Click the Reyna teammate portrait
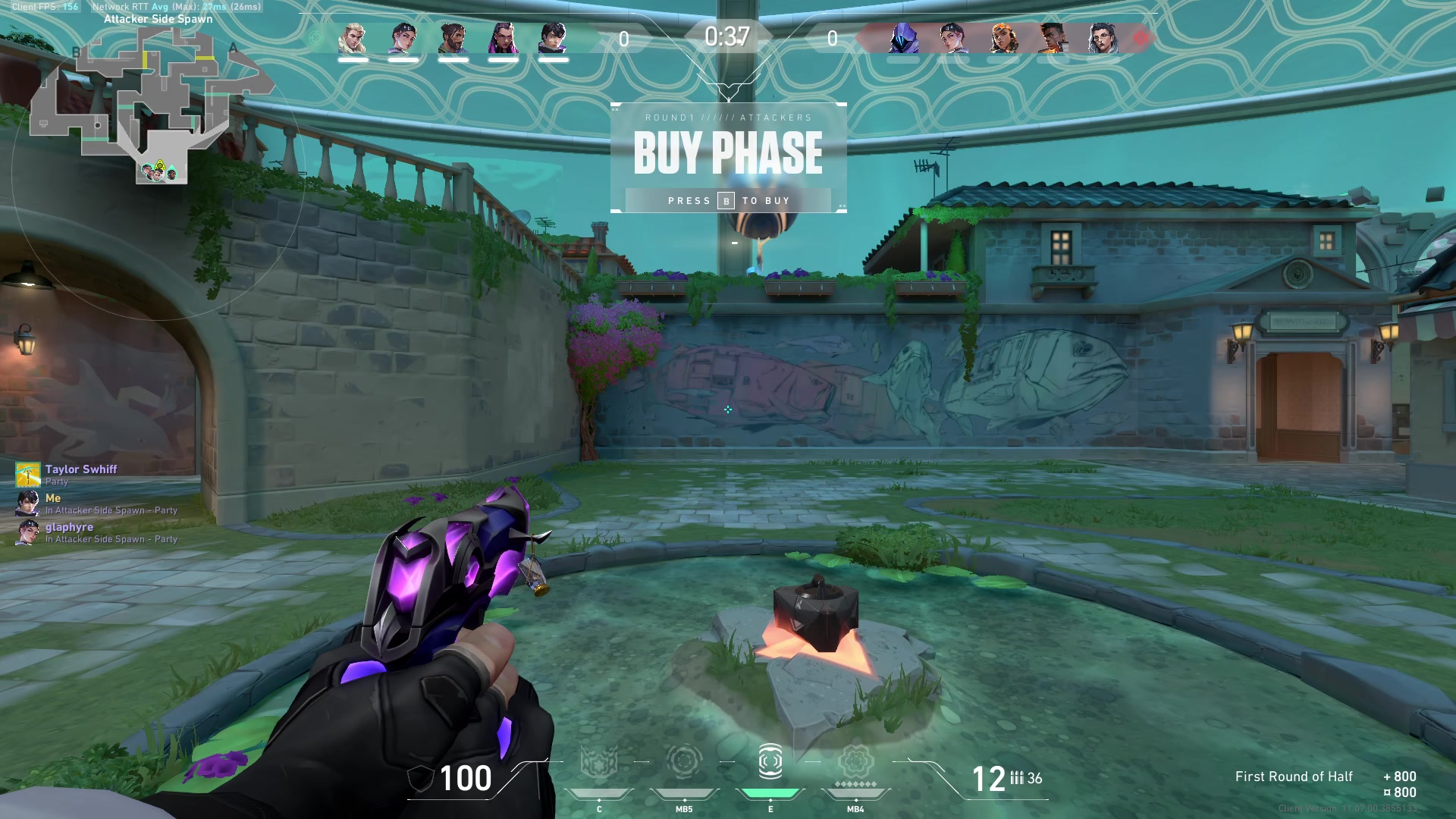 pos(503,38)
